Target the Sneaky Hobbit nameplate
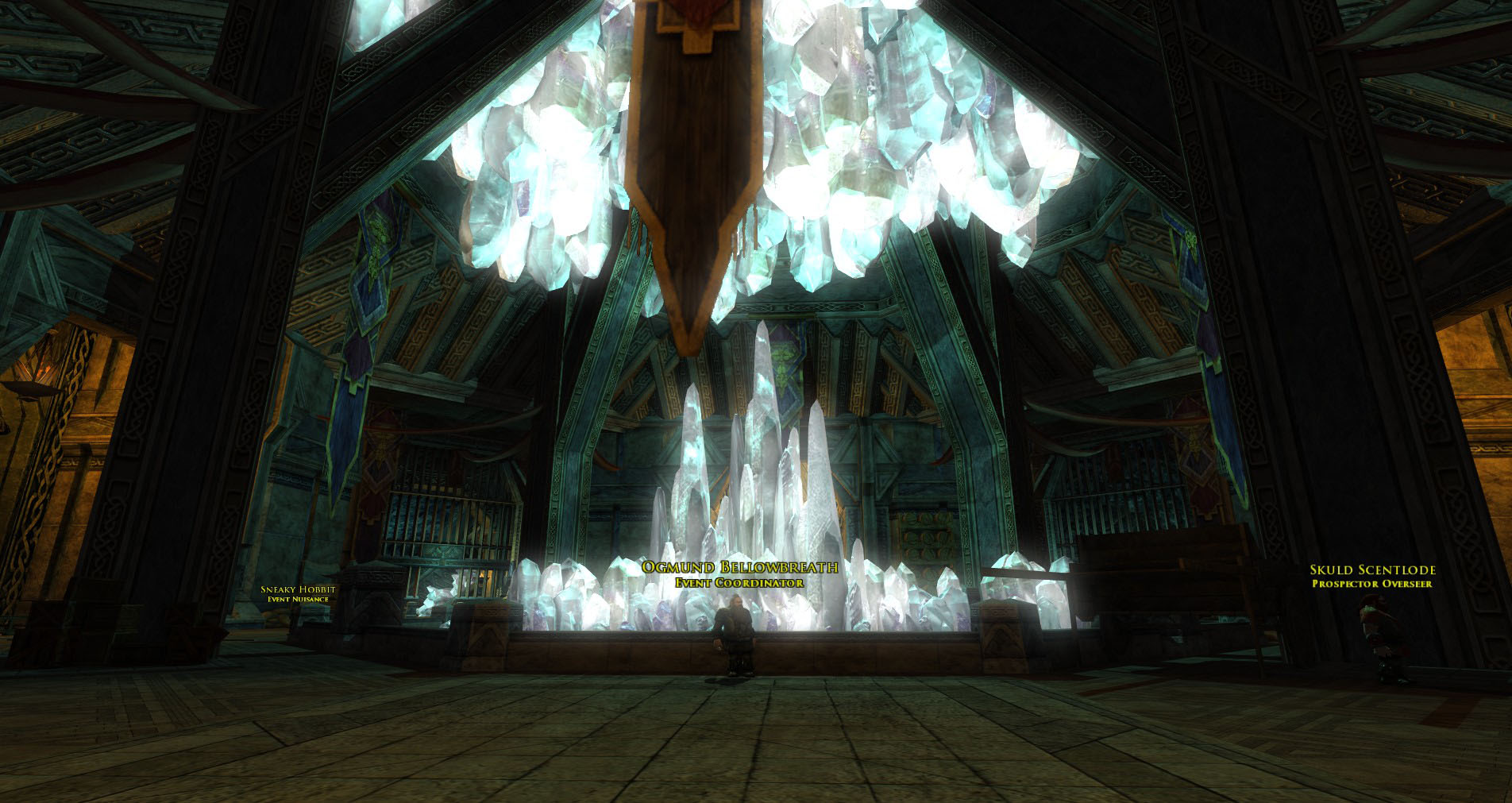The width and height of the screenshot is (1512, 803). 298,589
